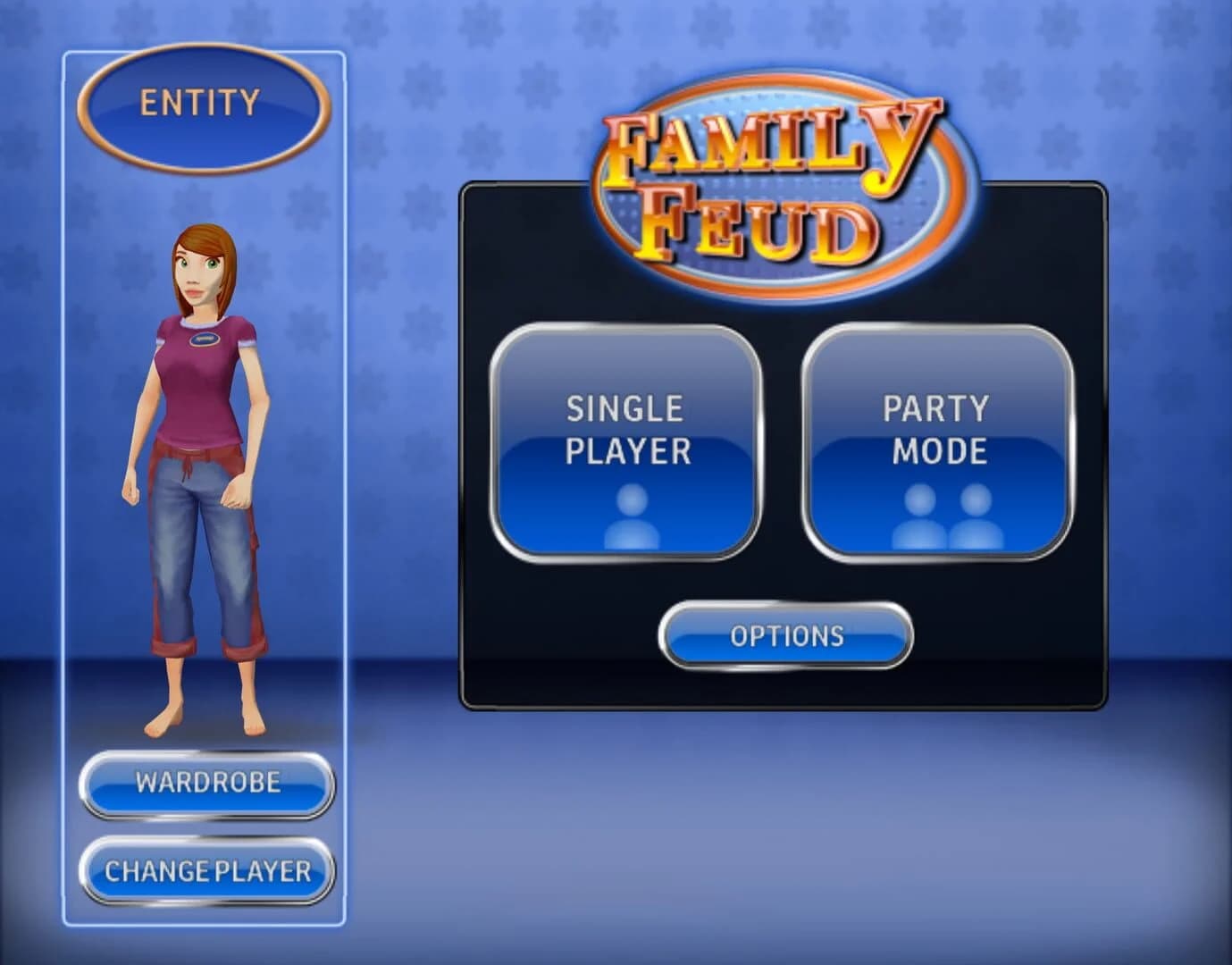Screen dimensions: 1232x965
Task: Toggle the character preview panel
Action: pos(204,491)
